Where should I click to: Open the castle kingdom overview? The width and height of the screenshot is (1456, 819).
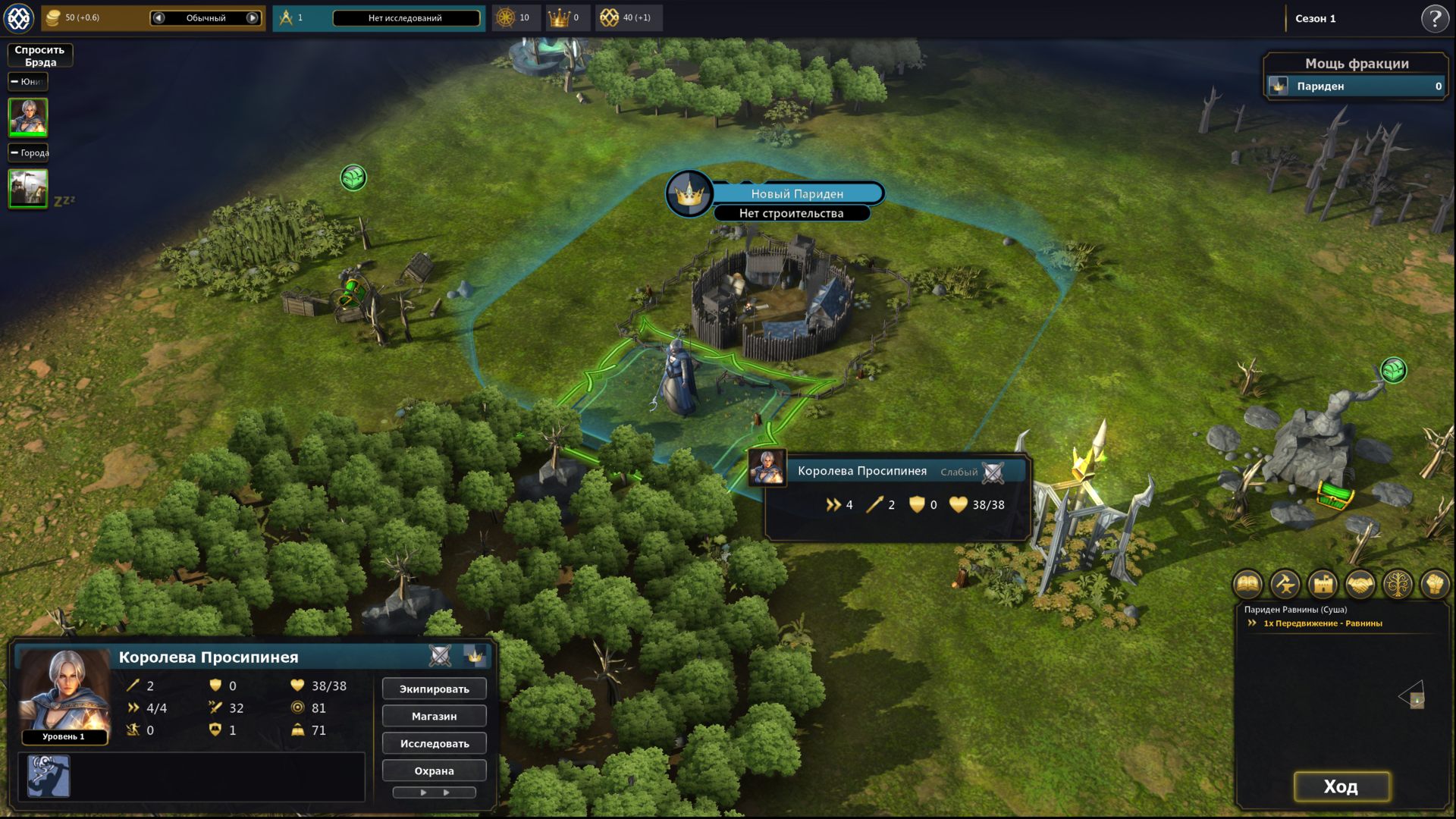pos(1323,584)
